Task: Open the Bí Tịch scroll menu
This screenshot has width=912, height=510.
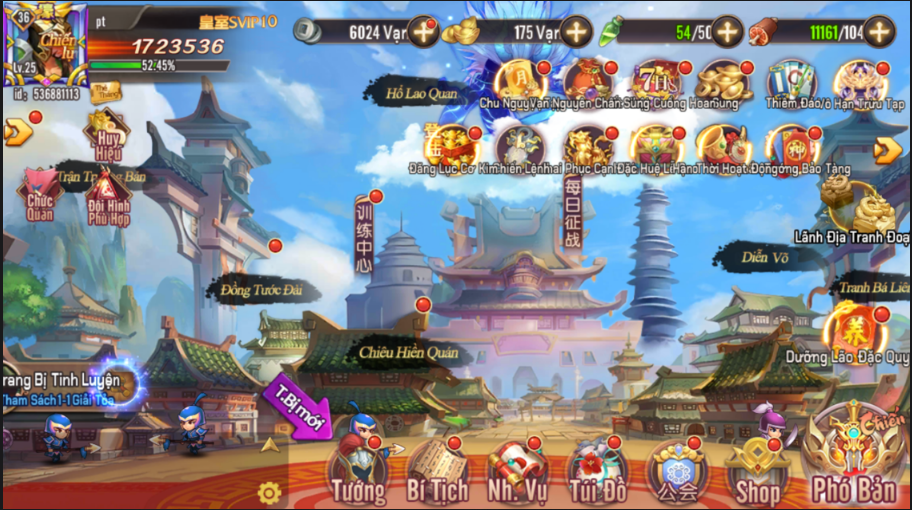Action: click(x=436, y=472)
